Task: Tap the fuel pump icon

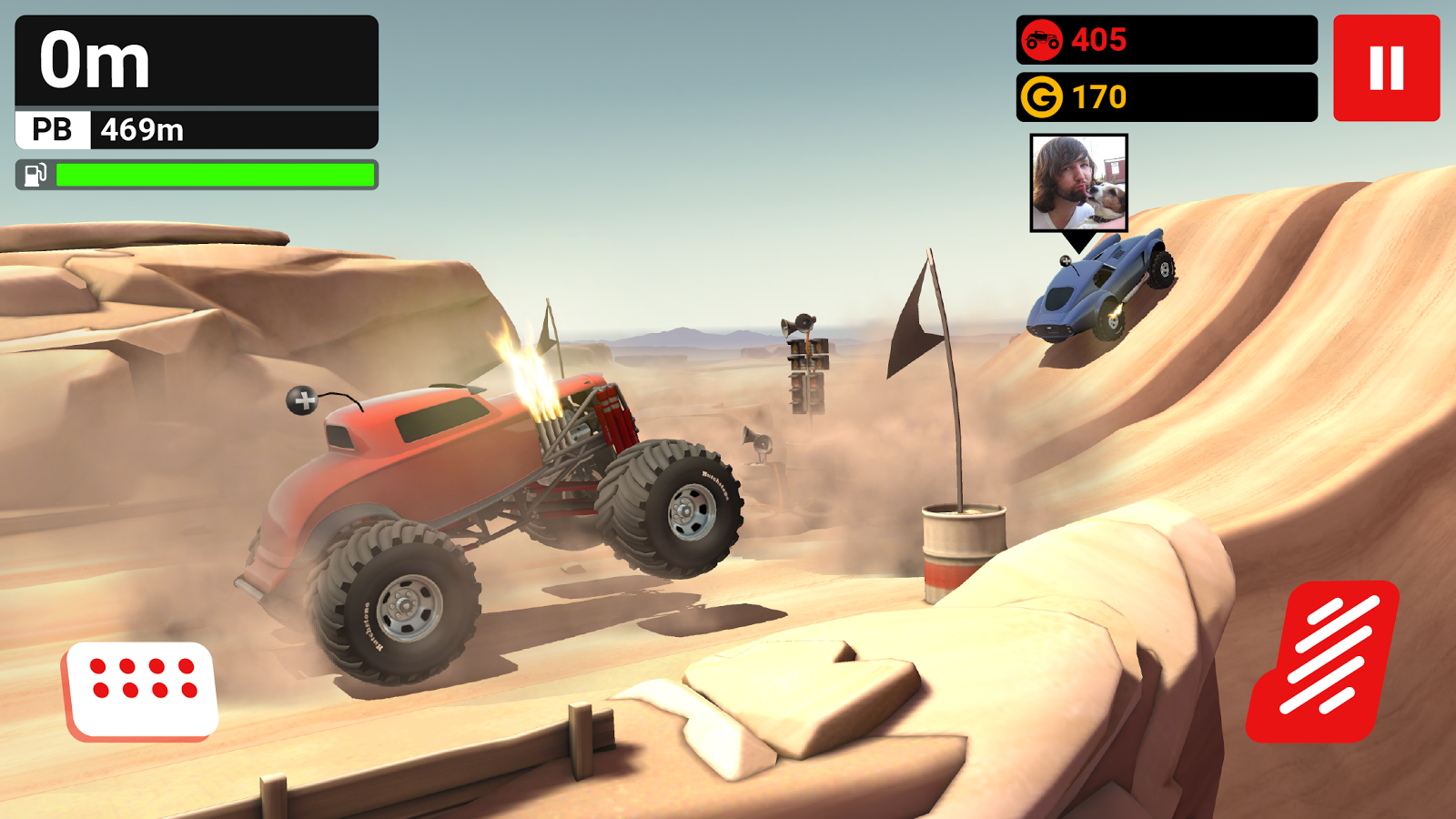Action: coord(35,175)
